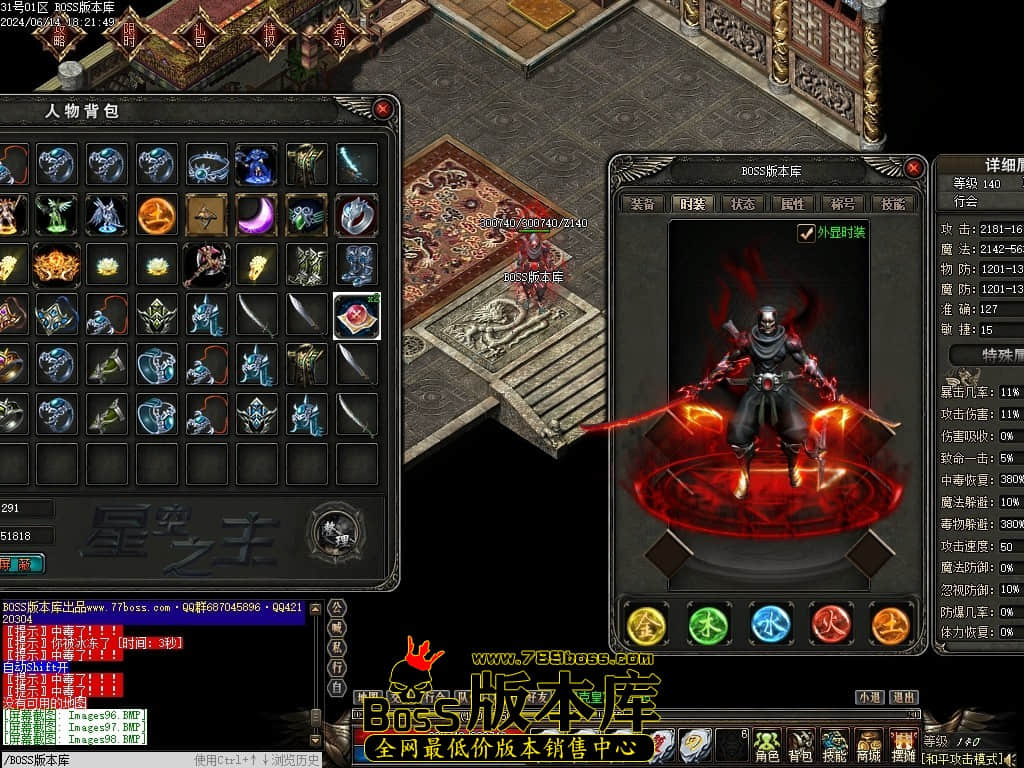
Task: Open the 摆摊 stall button
Action: 903,744
